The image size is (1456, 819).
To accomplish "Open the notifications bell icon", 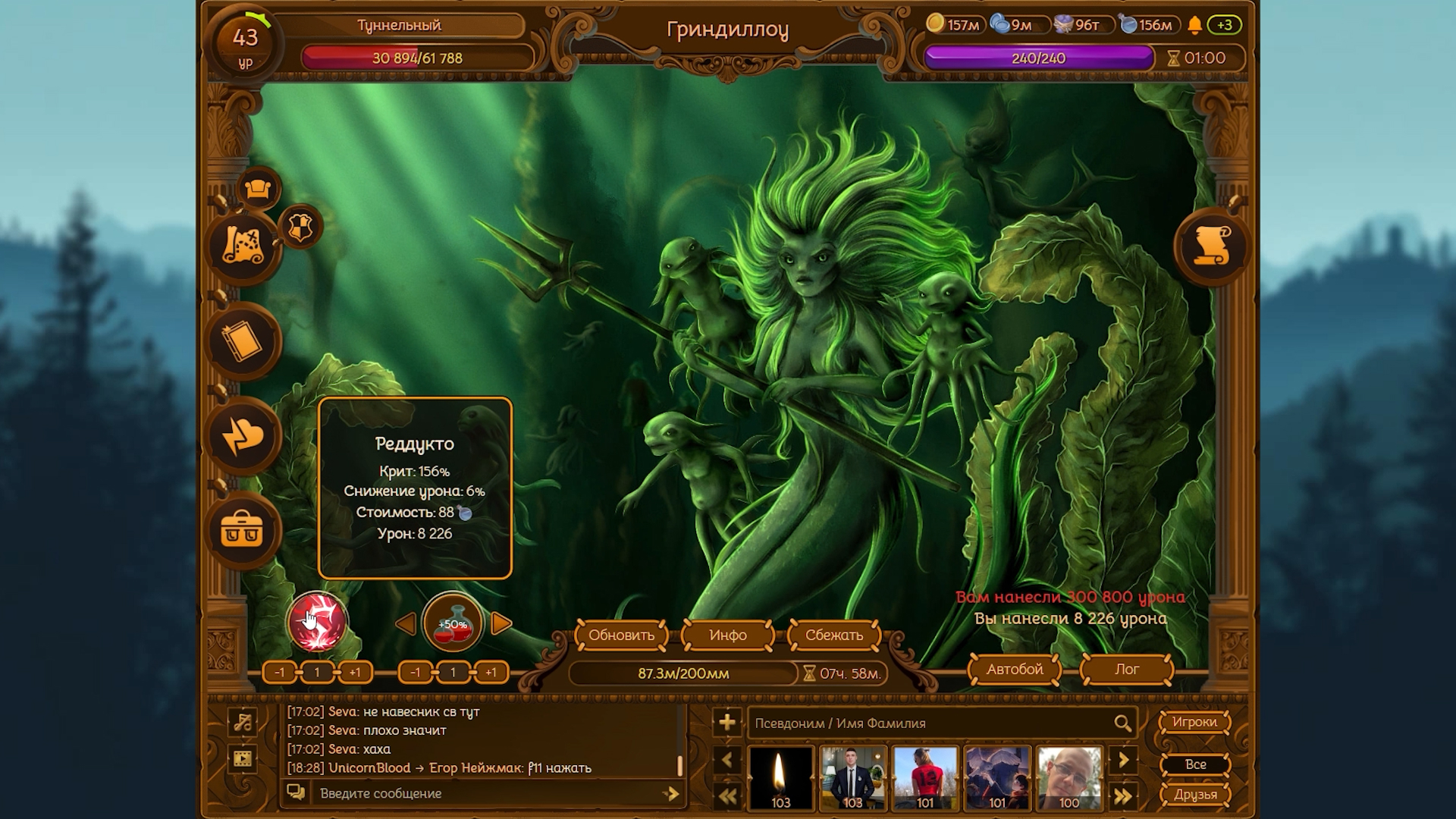I will tap(1194, 26).
